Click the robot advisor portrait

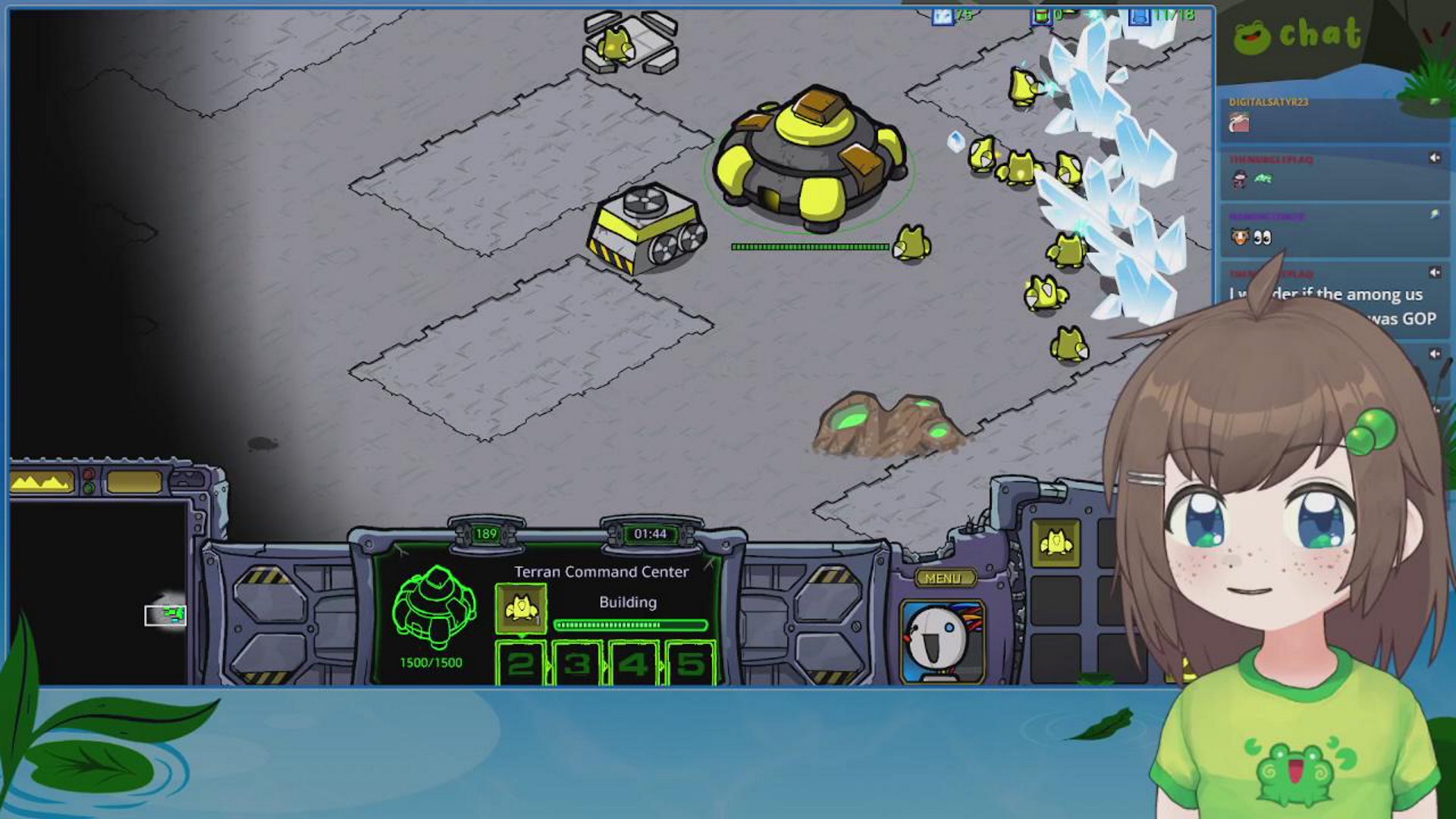(942, 641)
